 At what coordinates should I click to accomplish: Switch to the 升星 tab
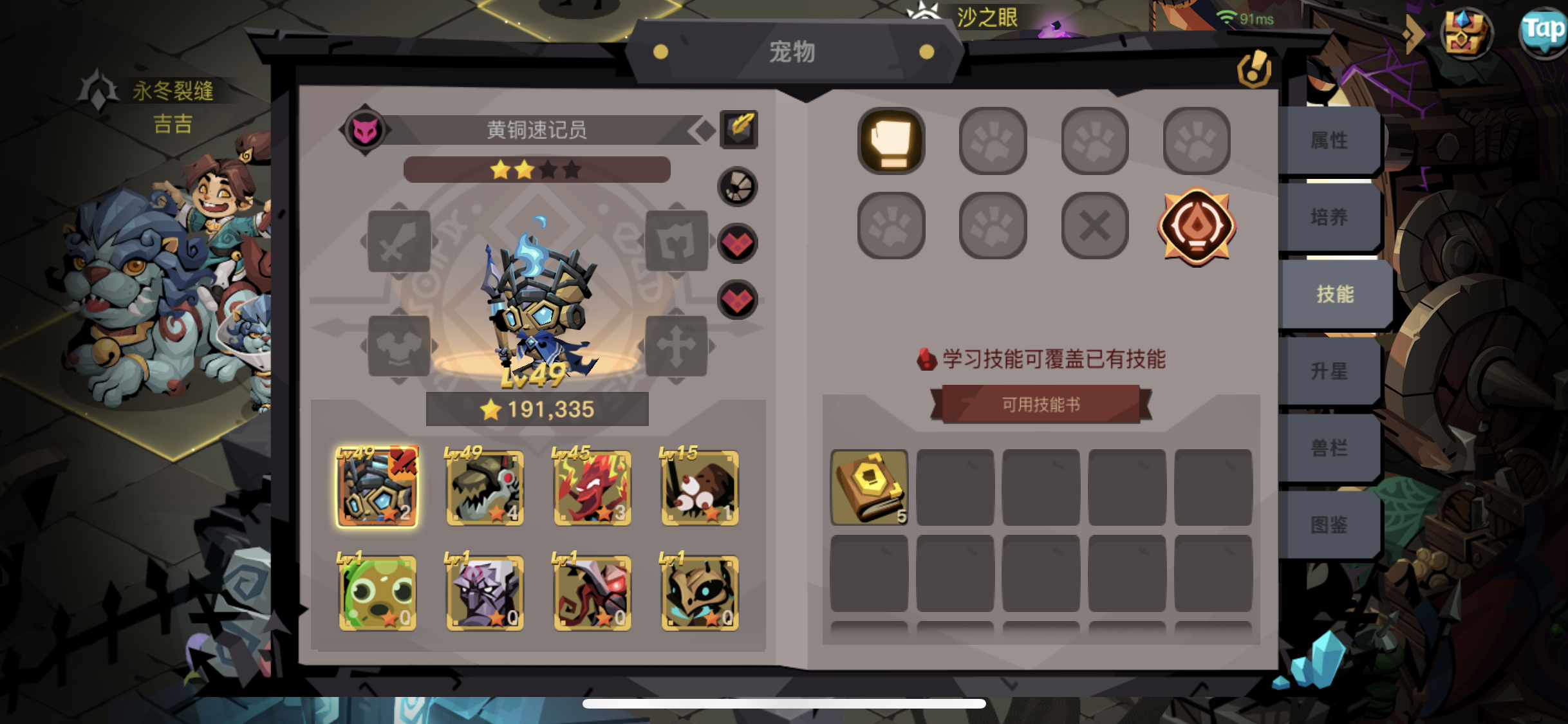coord(1335,370)
